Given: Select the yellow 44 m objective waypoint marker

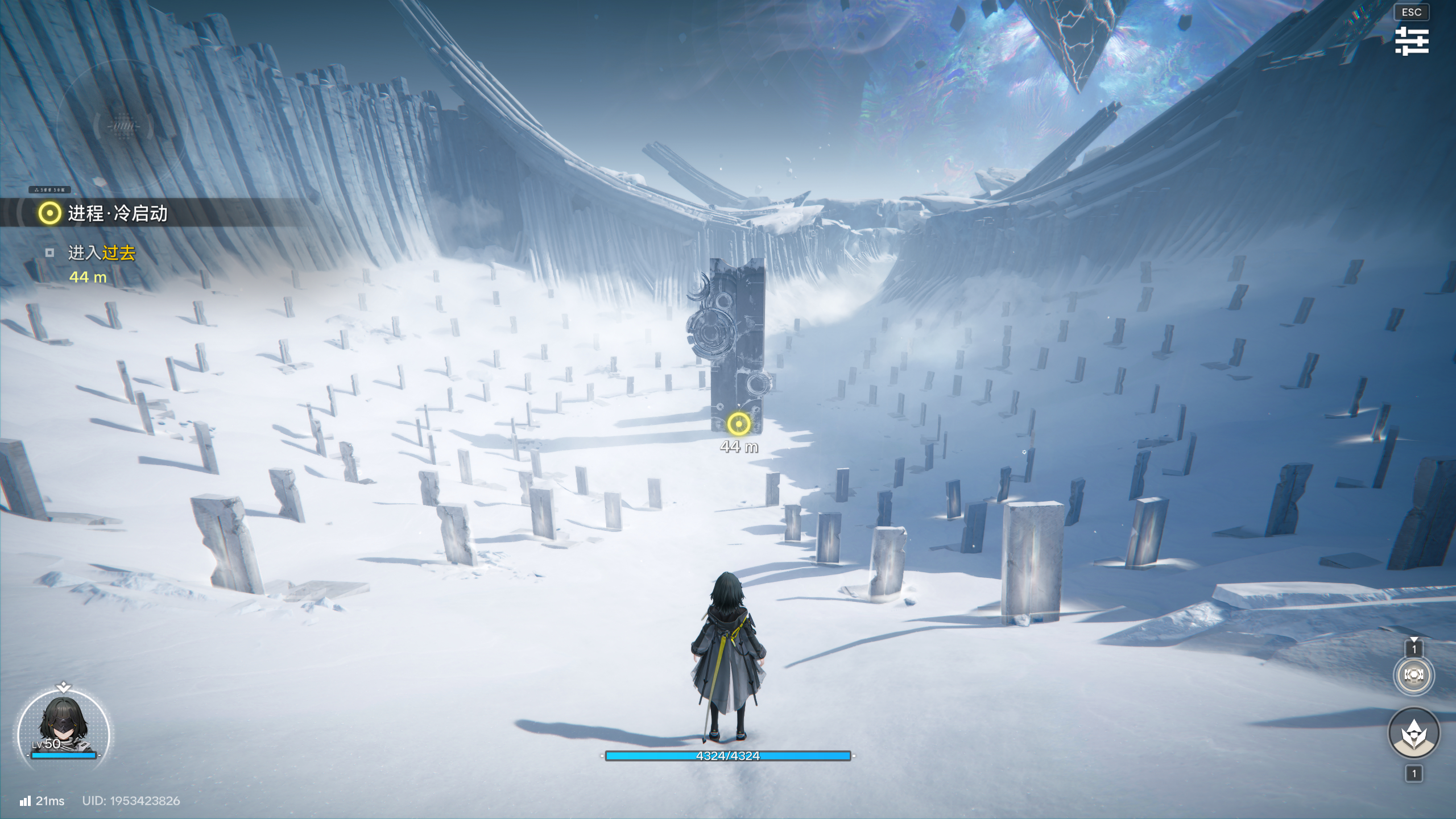Looking at the screenshot, I should [x=738, y=424].
